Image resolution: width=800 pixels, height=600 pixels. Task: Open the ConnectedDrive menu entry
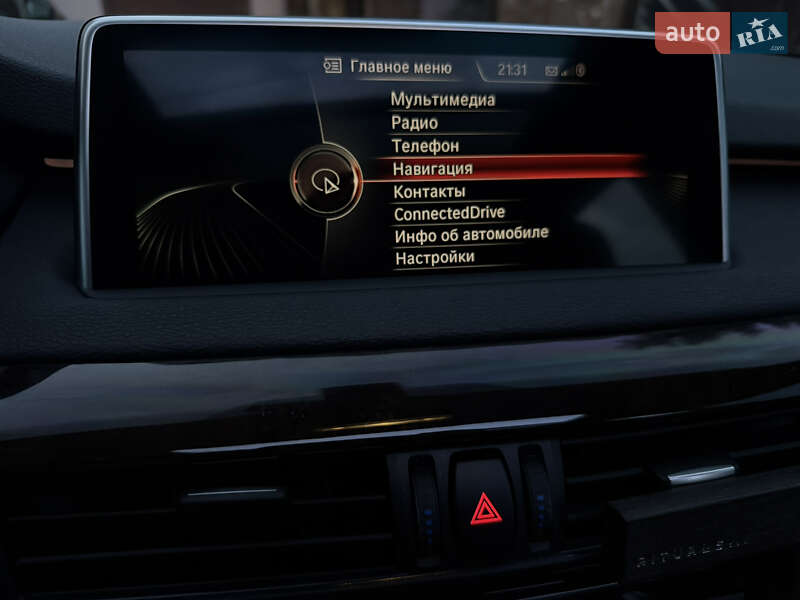(449, 213)
